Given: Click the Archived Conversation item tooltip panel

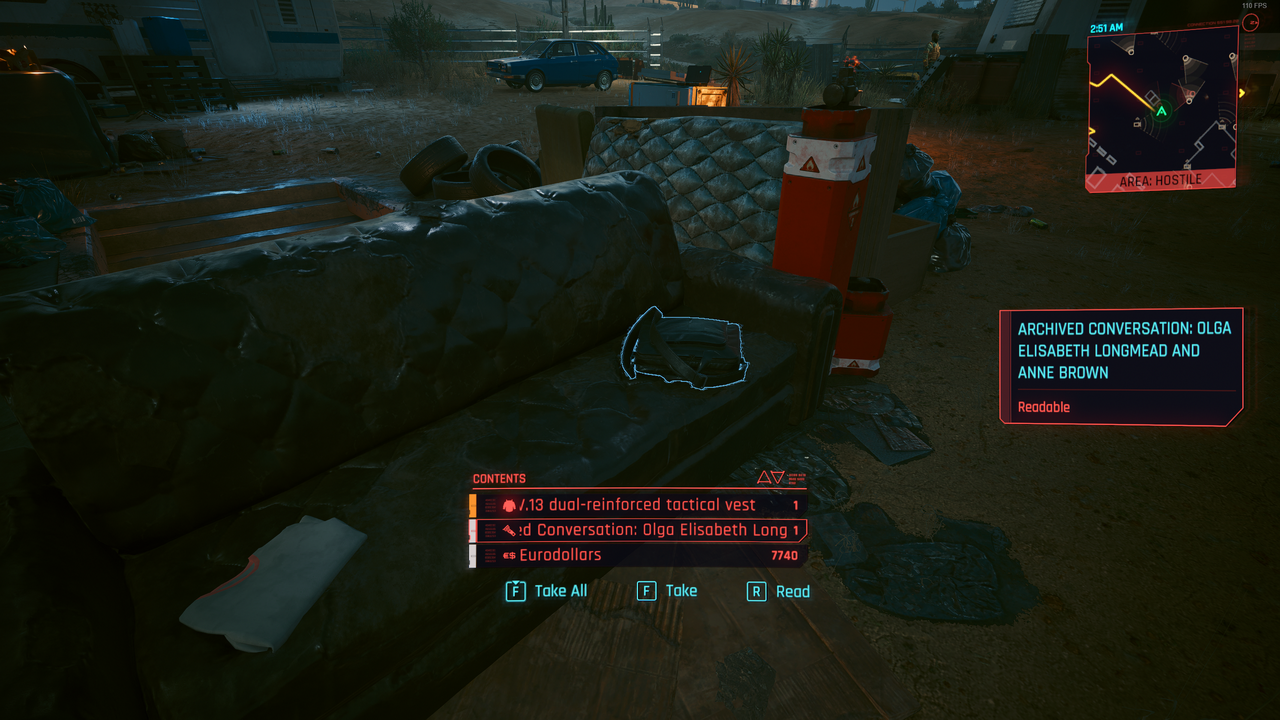Looking at the screenshot, I should [x=1122, y=365].
